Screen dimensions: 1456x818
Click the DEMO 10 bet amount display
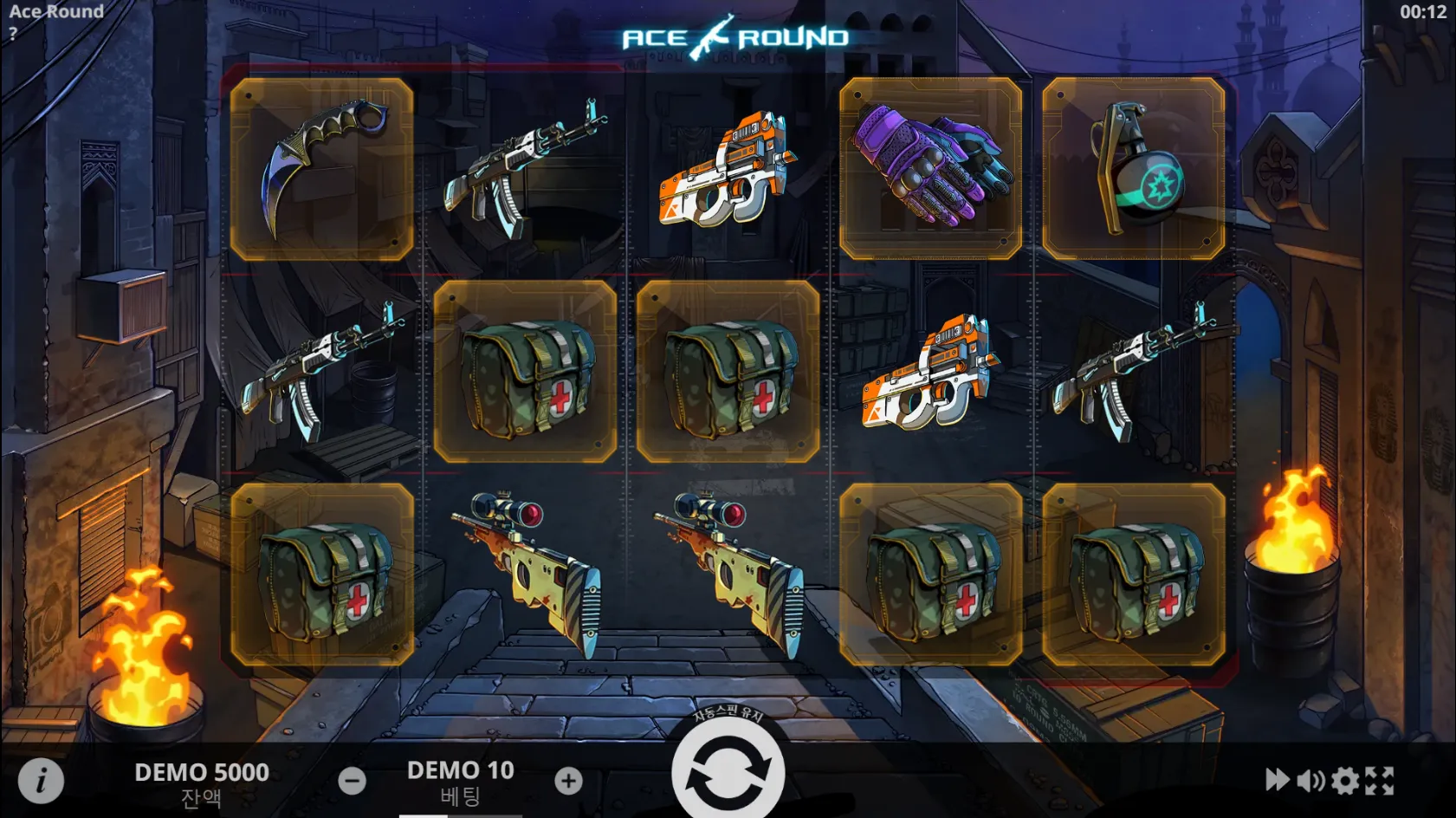(x=461, y=770)
